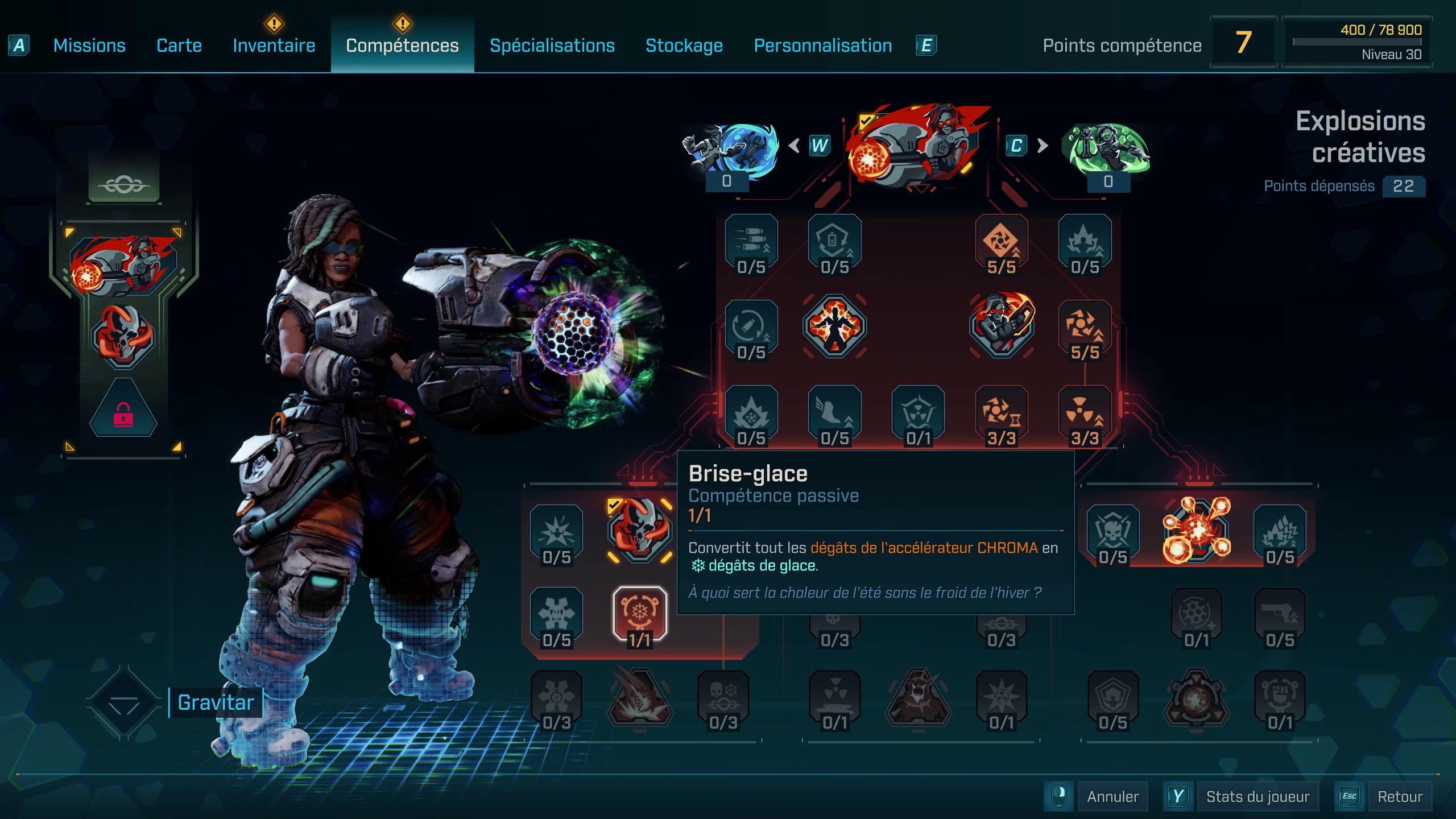Select the Brise-glace passive skill node
The height and width of the screenshot is (819, 1456).
(640, 614)
